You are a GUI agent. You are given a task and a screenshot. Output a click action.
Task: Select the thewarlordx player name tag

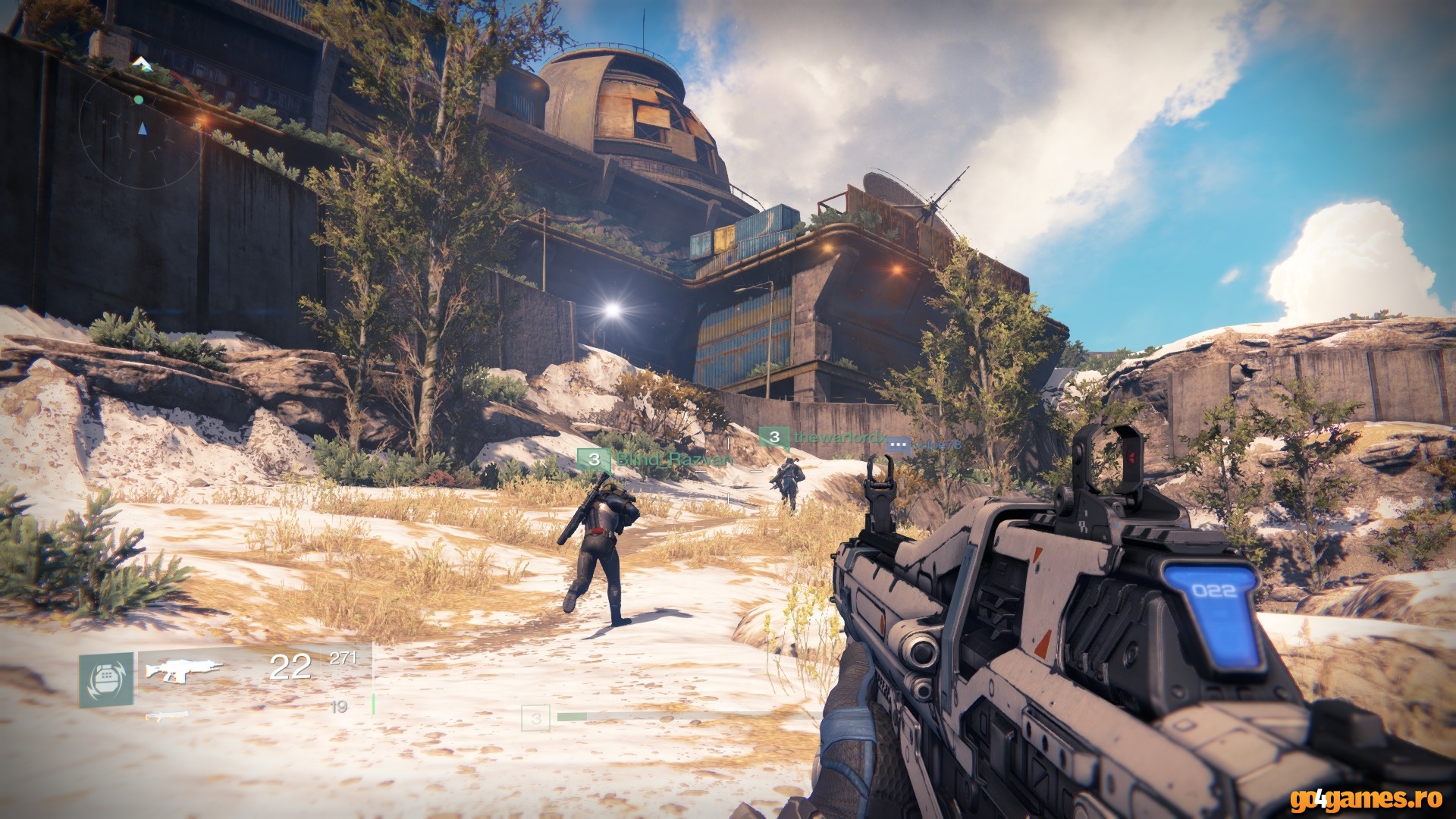839,438
